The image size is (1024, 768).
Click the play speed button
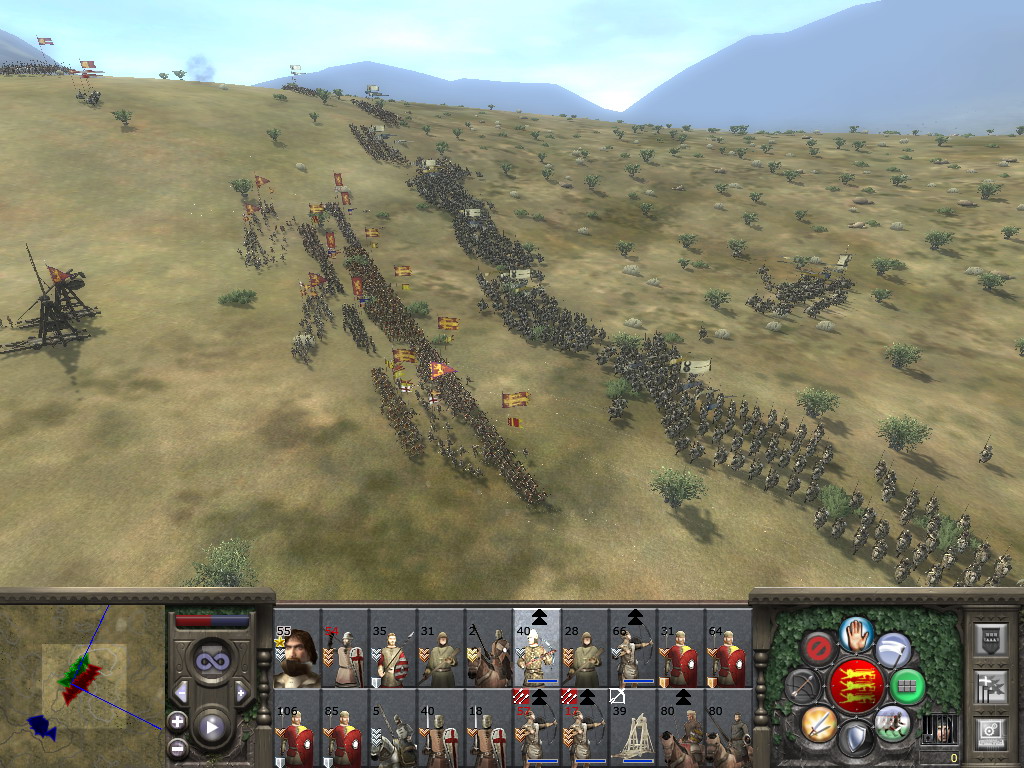[x=211, y=727]
